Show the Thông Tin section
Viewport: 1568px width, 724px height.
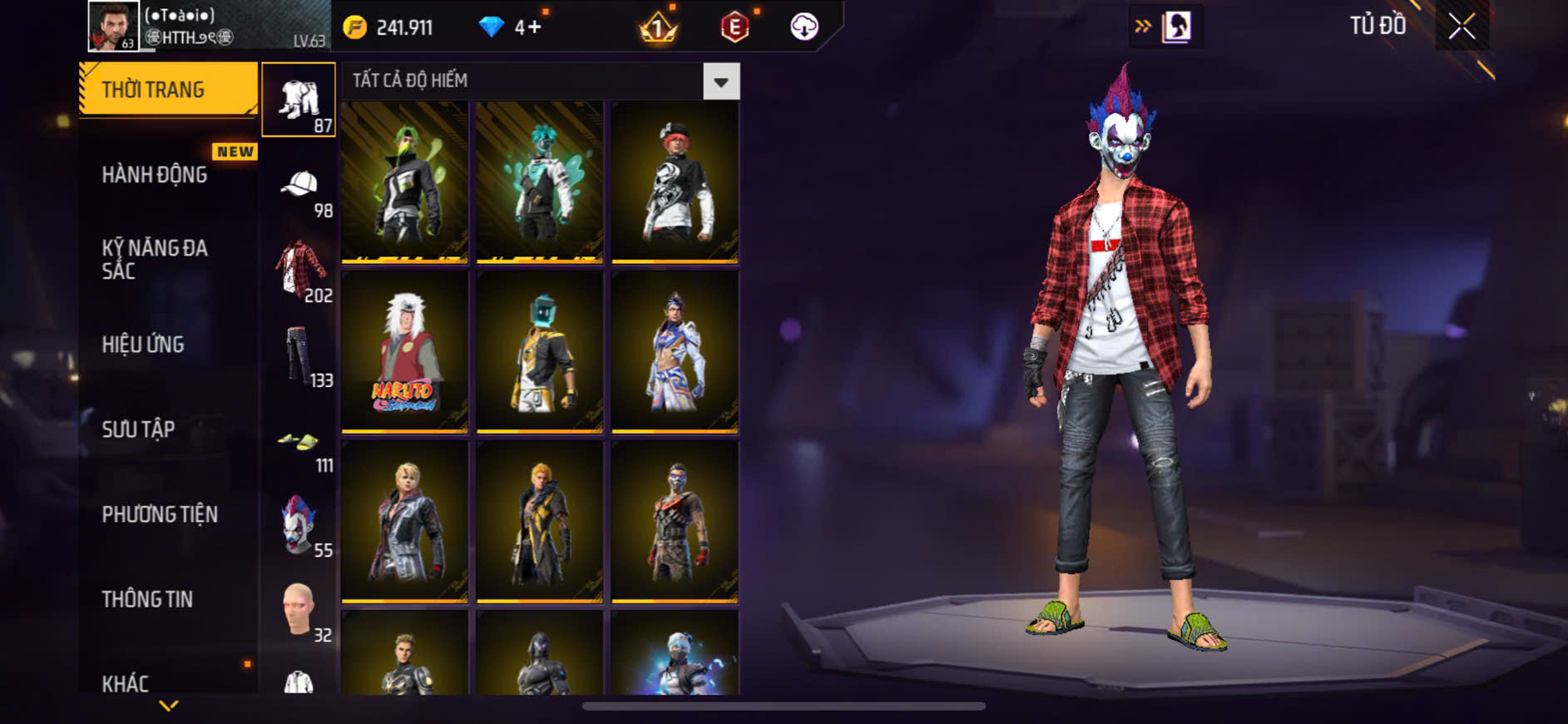[147, 599]
